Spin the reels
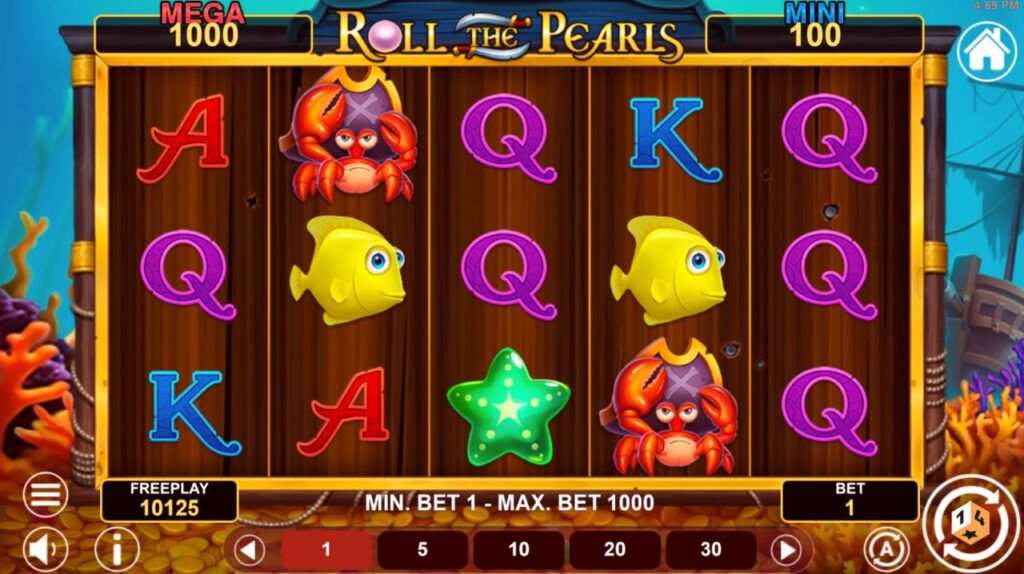Viewport: 1024px width, 574px height. click(968, 520)
